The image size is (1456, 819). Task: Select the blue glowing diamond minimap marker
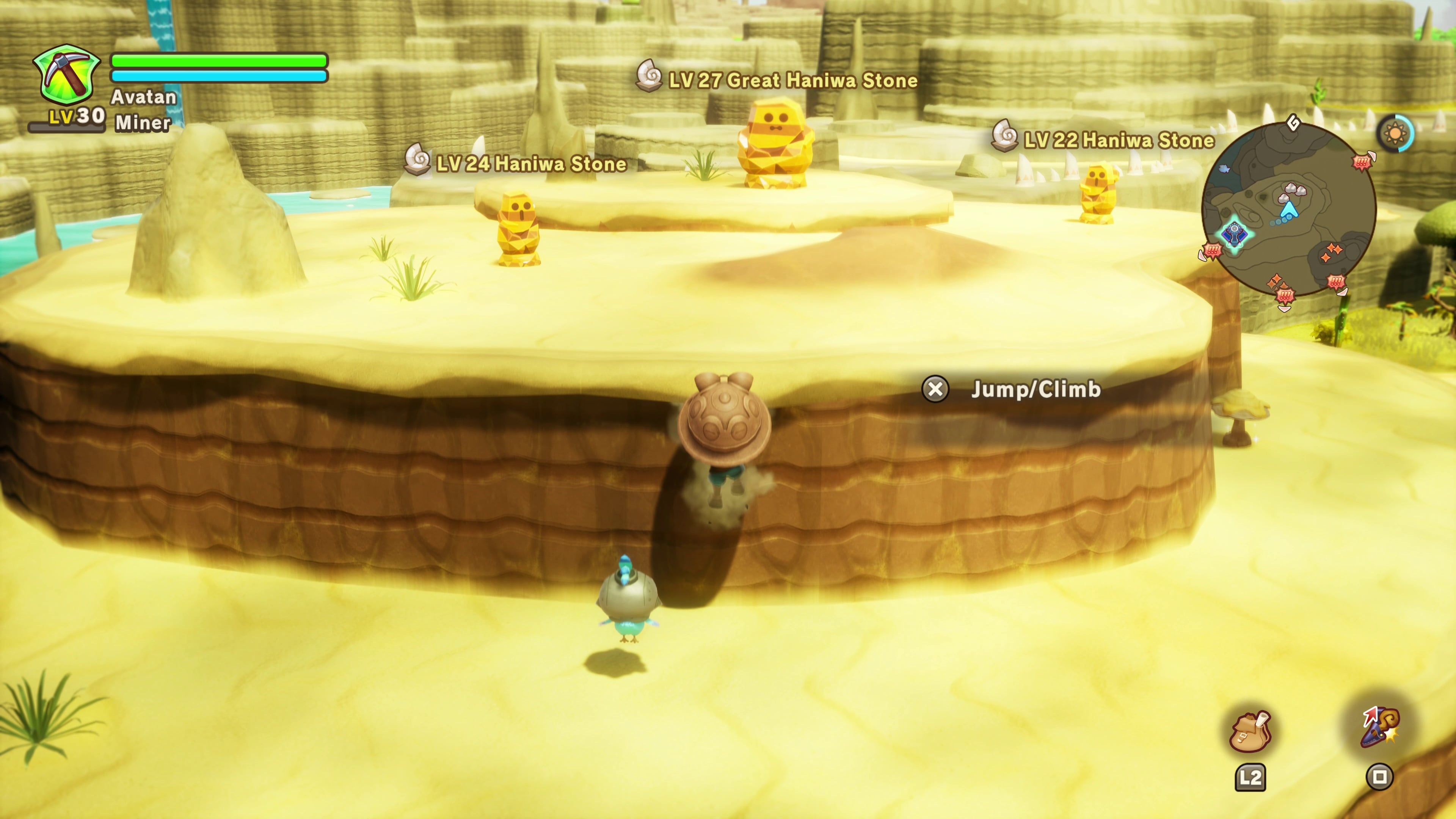[x=1234, y=234]
